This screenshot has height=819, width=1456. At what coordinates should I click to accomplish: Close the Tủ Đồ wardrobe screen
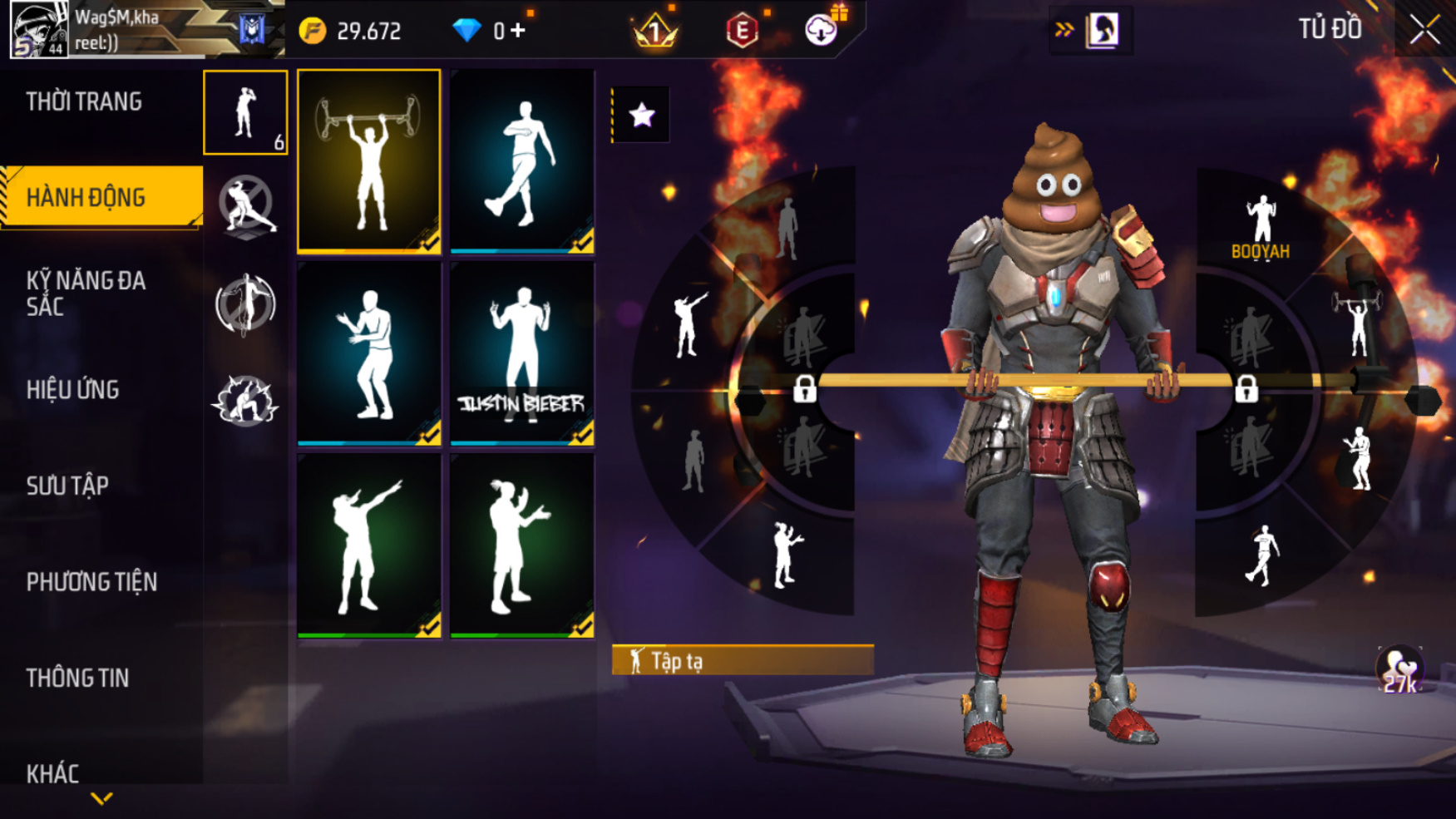(1424, 31)
